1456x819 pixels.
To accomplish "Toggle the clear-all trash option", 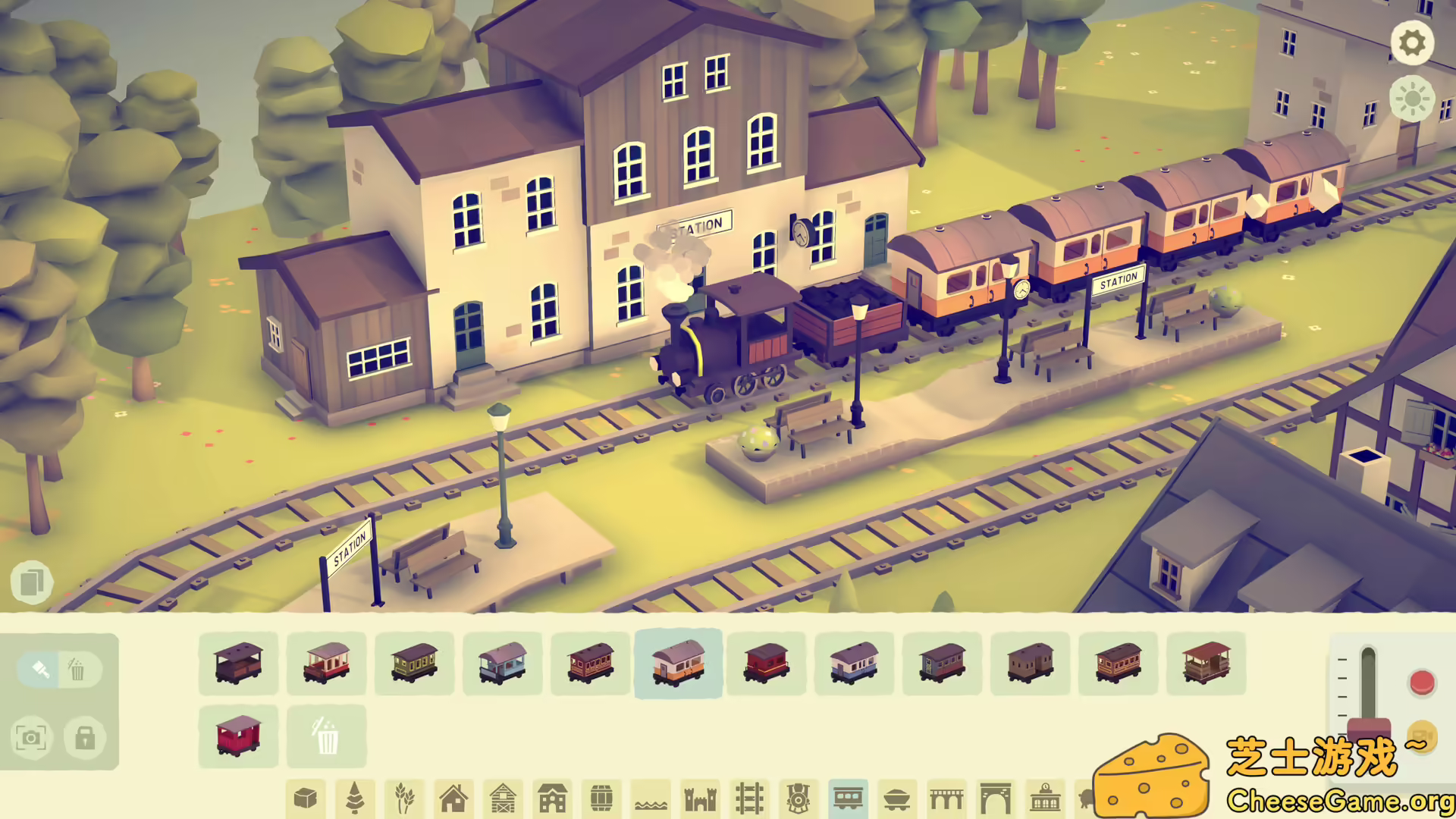I will click(x=326, y=734).
